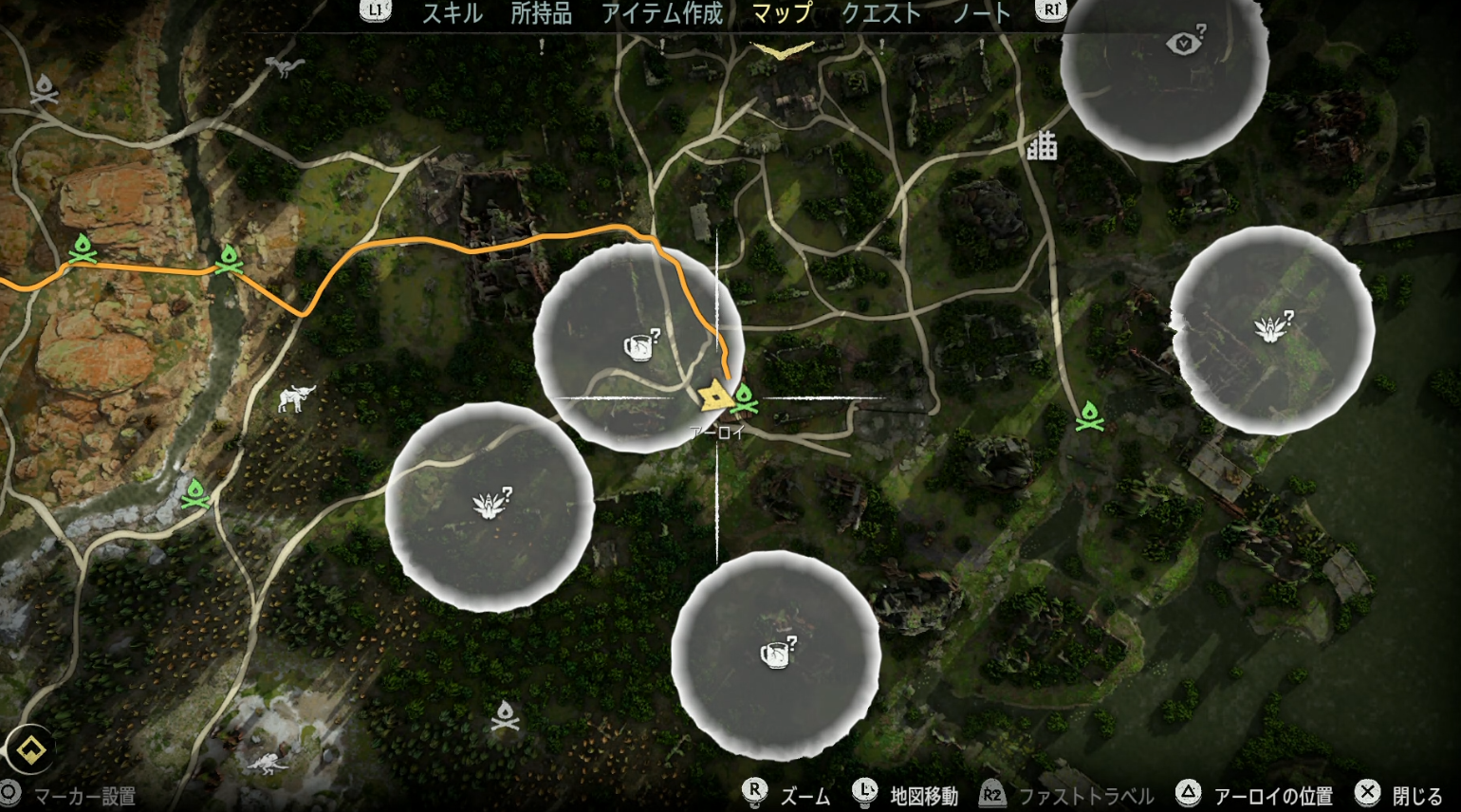This screenshot has width=1461, height=812.
Task: Select the マップ (Map) tab
Action: 782,13
